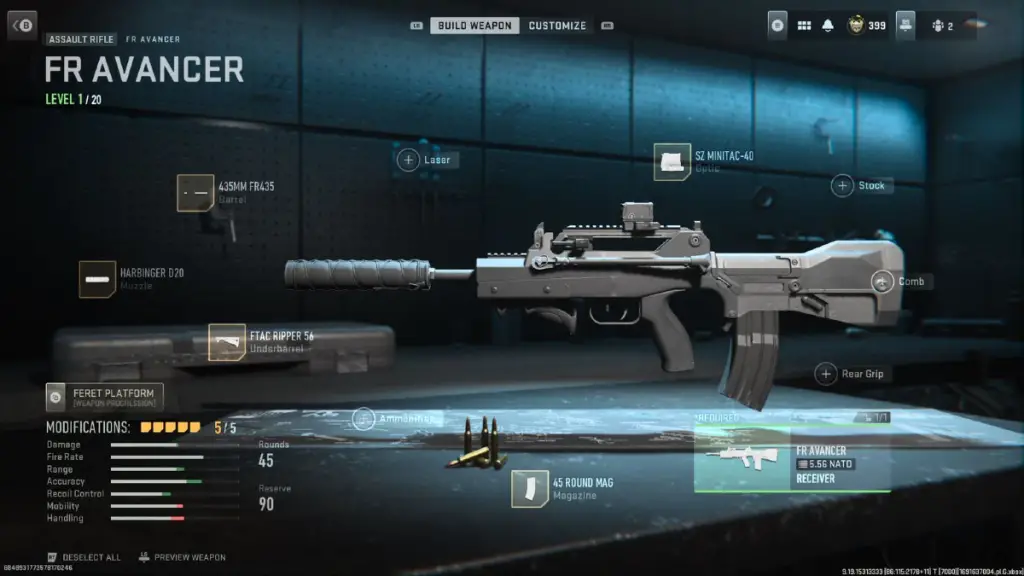Image resolution: width=1024 pixels, height=576 pixels.
Task: Choose the empty Rear Grip slot
Action: [826, 374]
